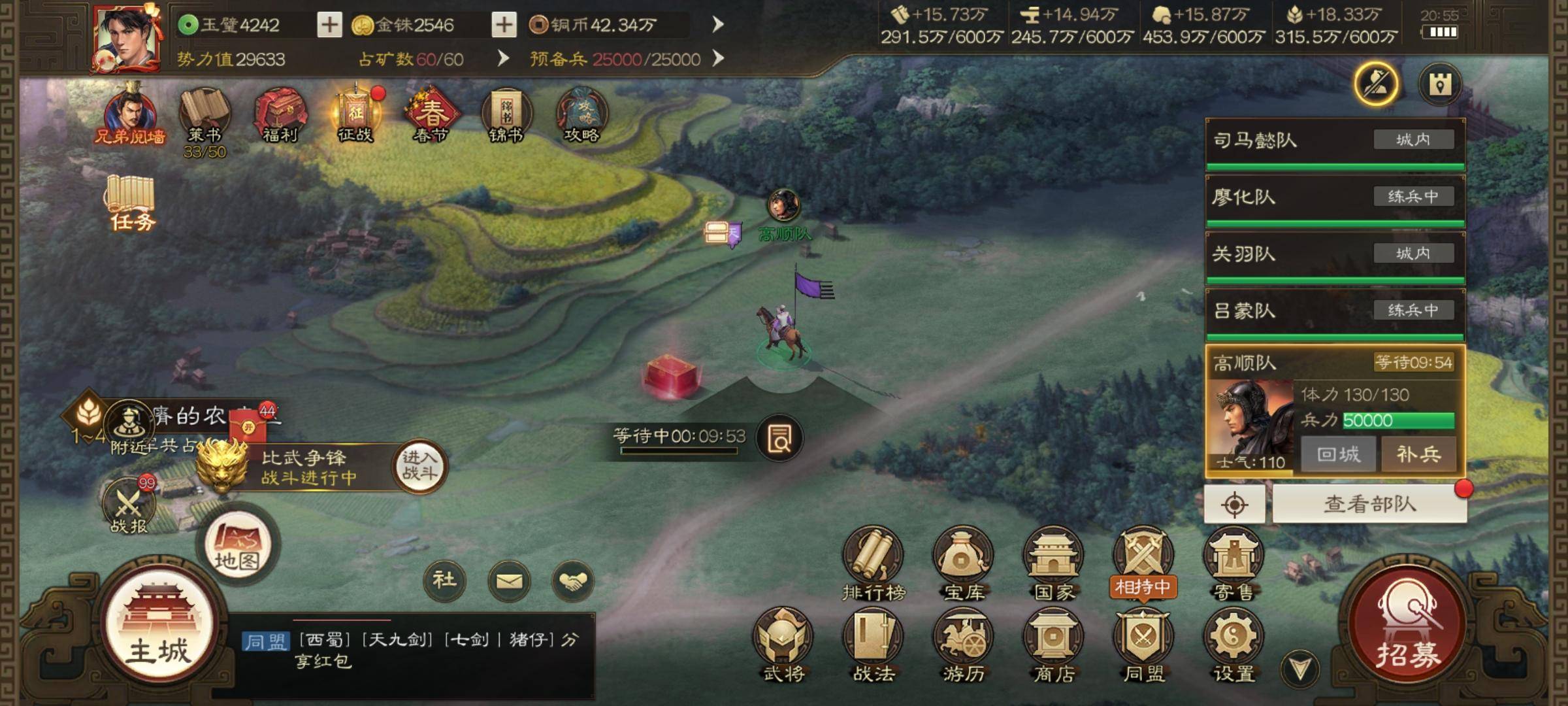The height and width of the screenshot is (706, 1568).
Task: Open the 武将 generals menu
Action: pos(783,644)
